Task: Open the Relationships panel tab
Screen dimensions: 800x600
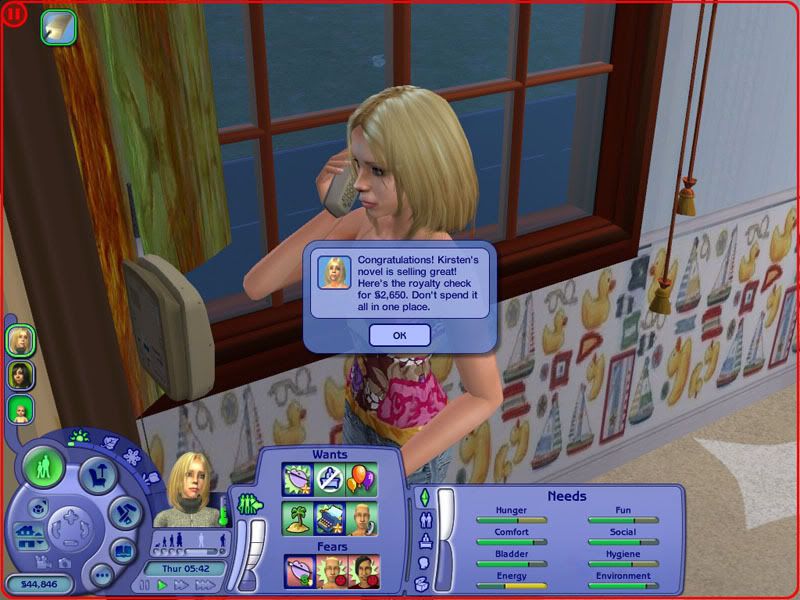Action: coord(427,519)
